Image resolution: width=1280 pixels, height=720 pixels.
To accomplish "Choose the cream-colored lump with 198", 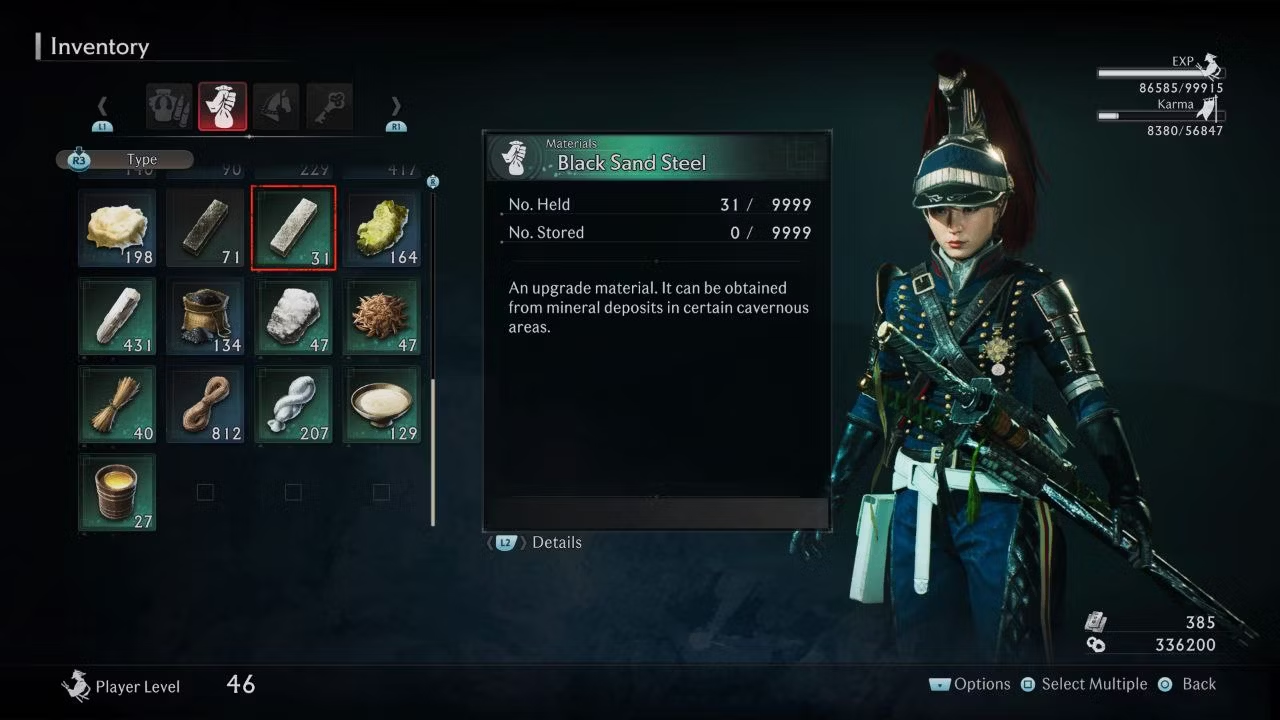I will 118,228.
